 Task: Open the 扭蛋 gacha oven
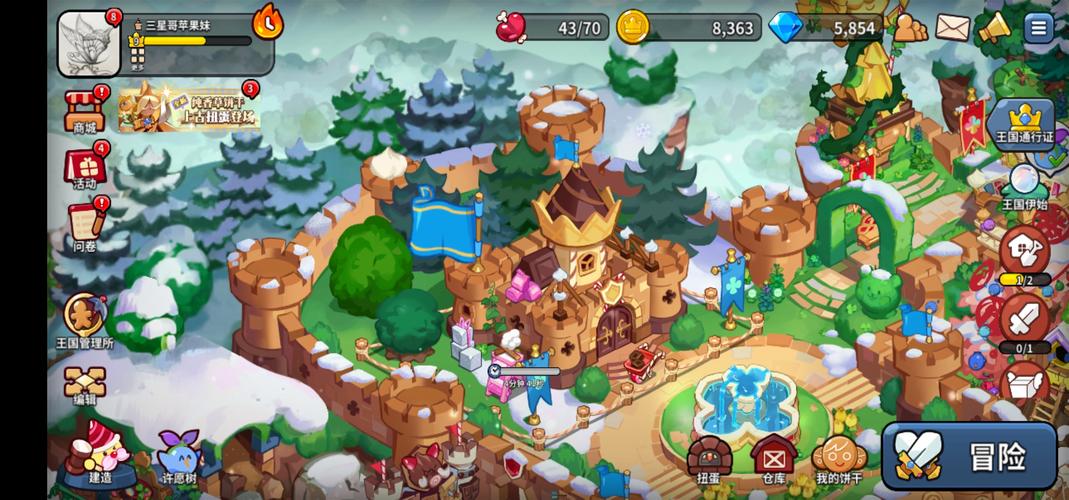click(709, 460)
